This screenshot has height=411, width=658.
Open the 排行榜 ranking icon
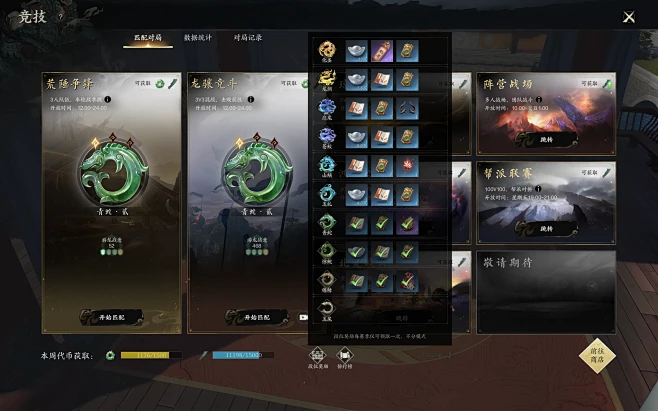pos(345,355)
